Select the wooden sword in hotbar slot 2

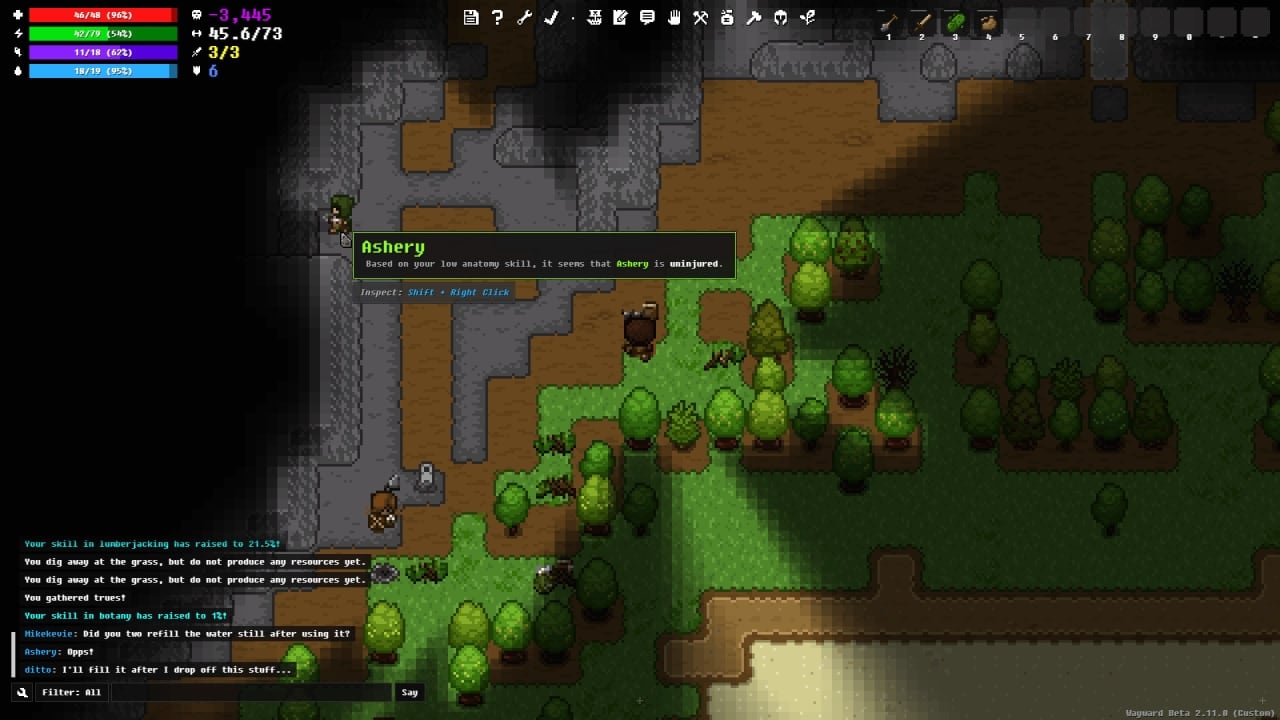click(921, 22)
